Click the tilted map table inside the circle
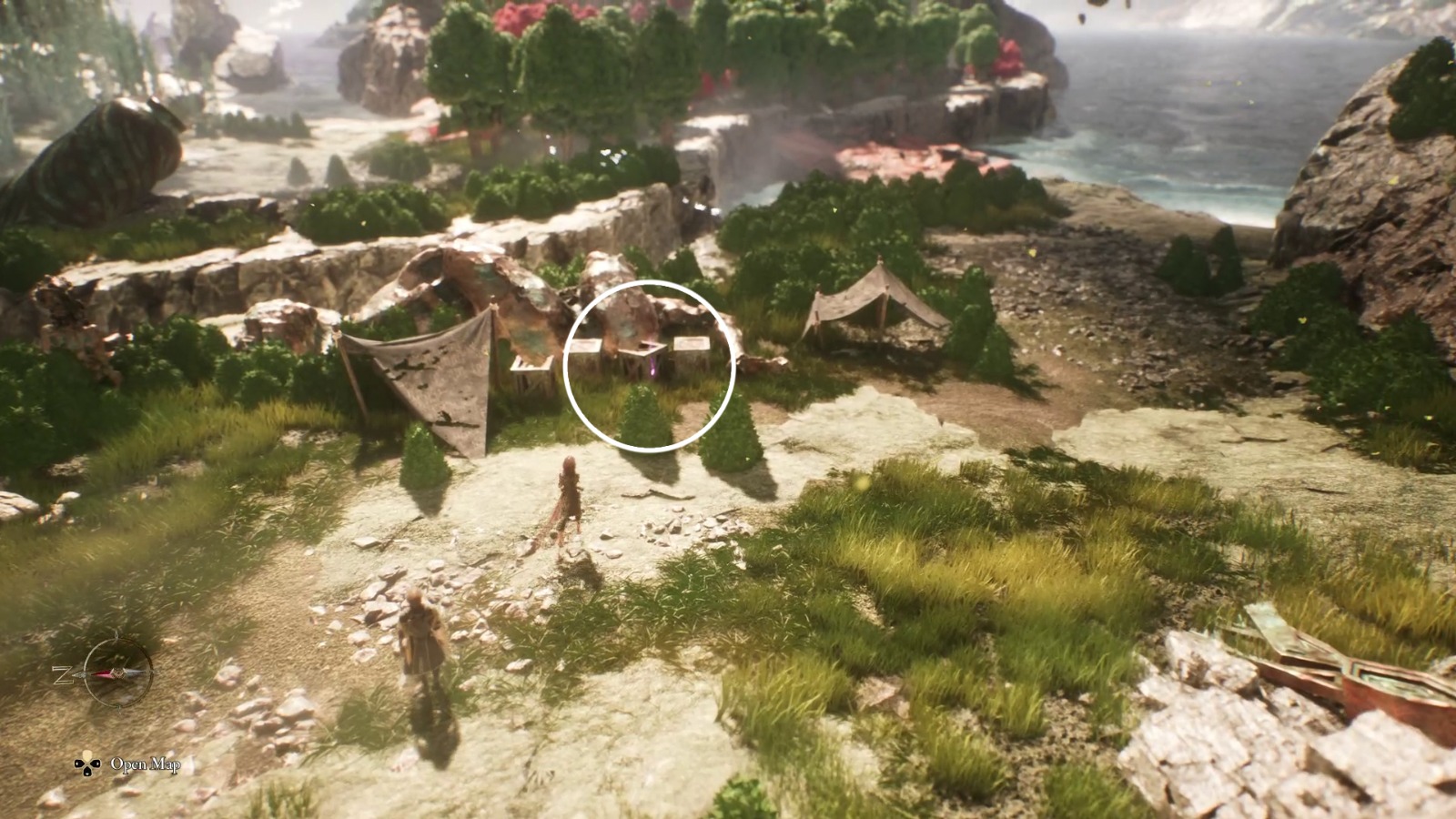 [x=642, y=349]
